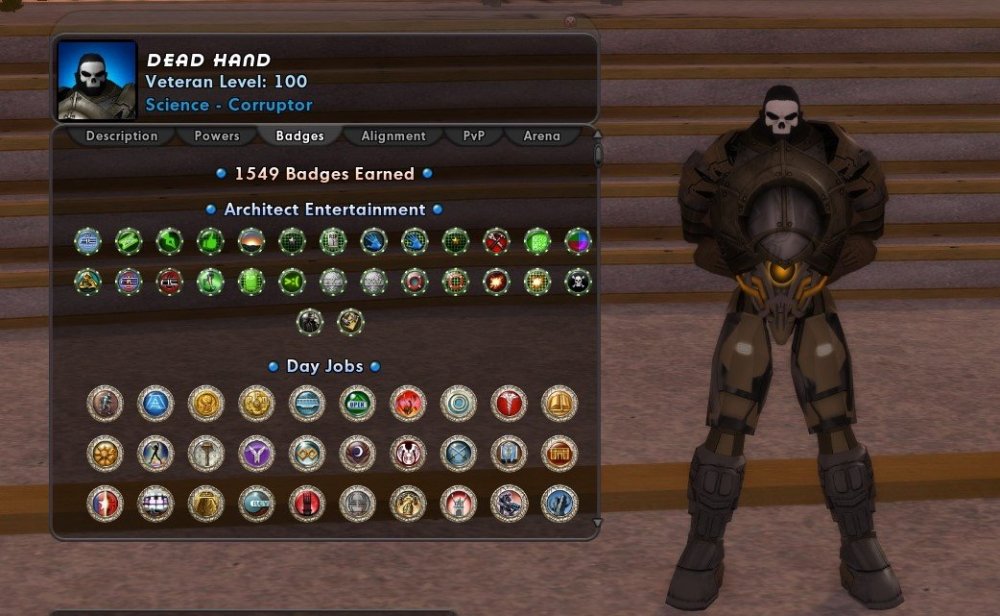
Task: Open the Powers tab
Action: (217, 136)
